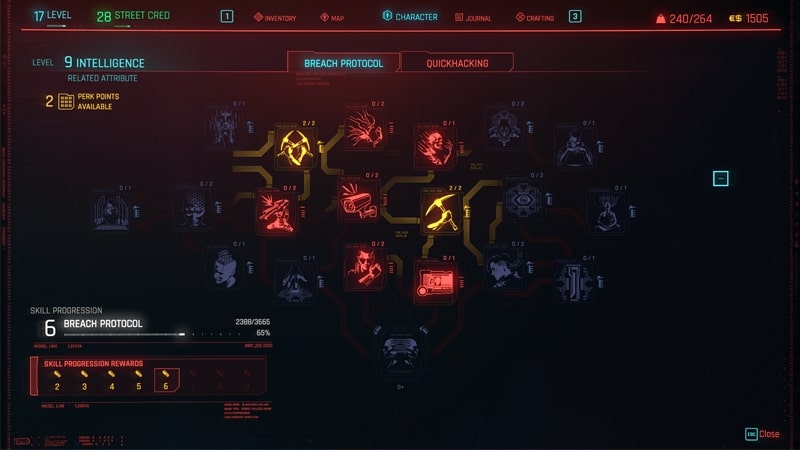Open the Journal
This screenshot has height=450, width=800.
click(x=473, y=17)
